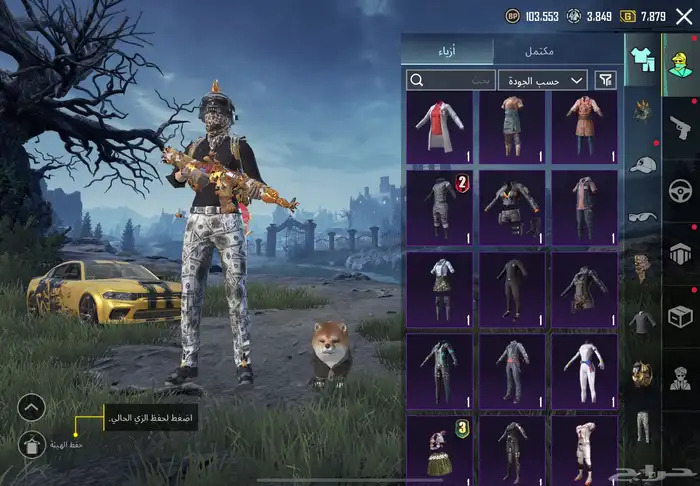Click the up-arrow expand button

pos(33,407)
